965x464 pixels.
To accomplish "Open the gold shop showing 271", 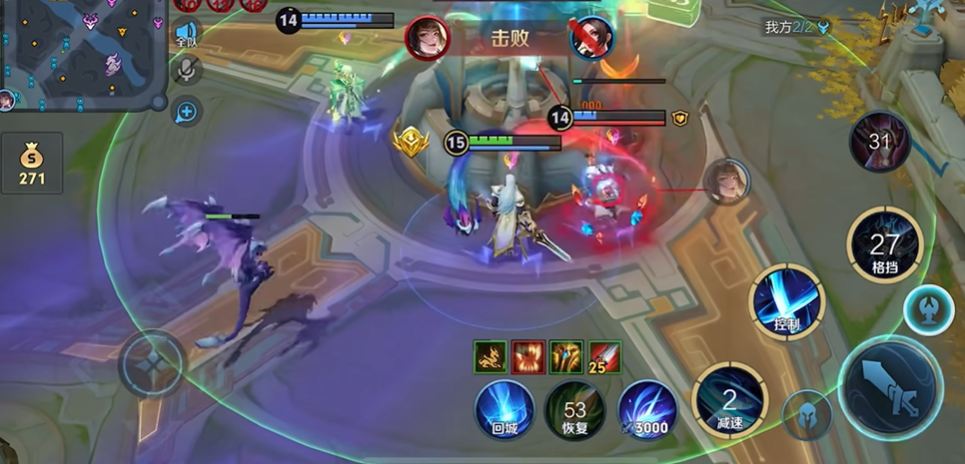I will tap(32, 164).
